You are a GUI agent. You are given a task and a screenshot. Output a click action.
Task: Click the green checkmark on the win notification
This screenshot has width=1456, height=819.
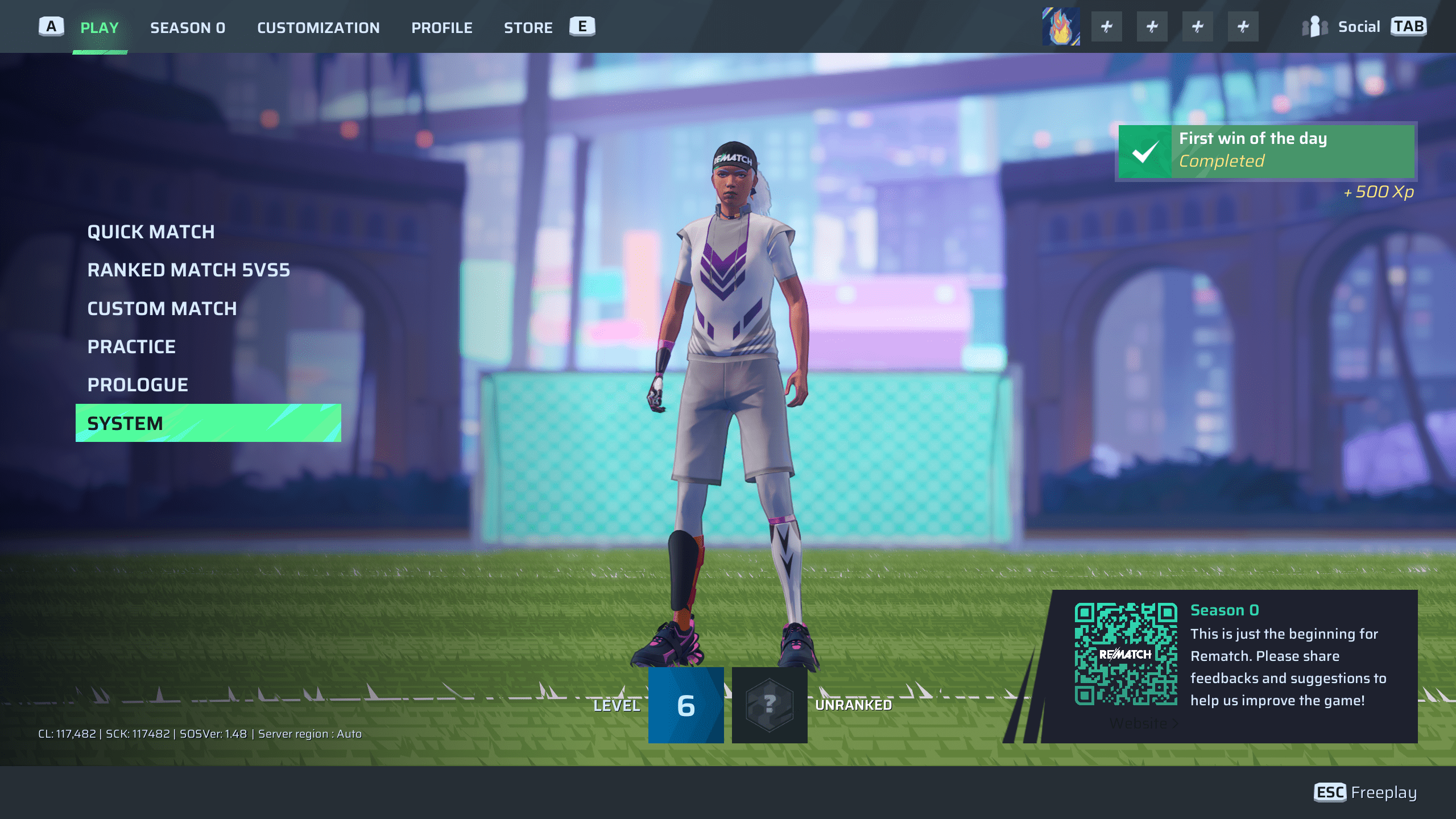[1147, 151]
